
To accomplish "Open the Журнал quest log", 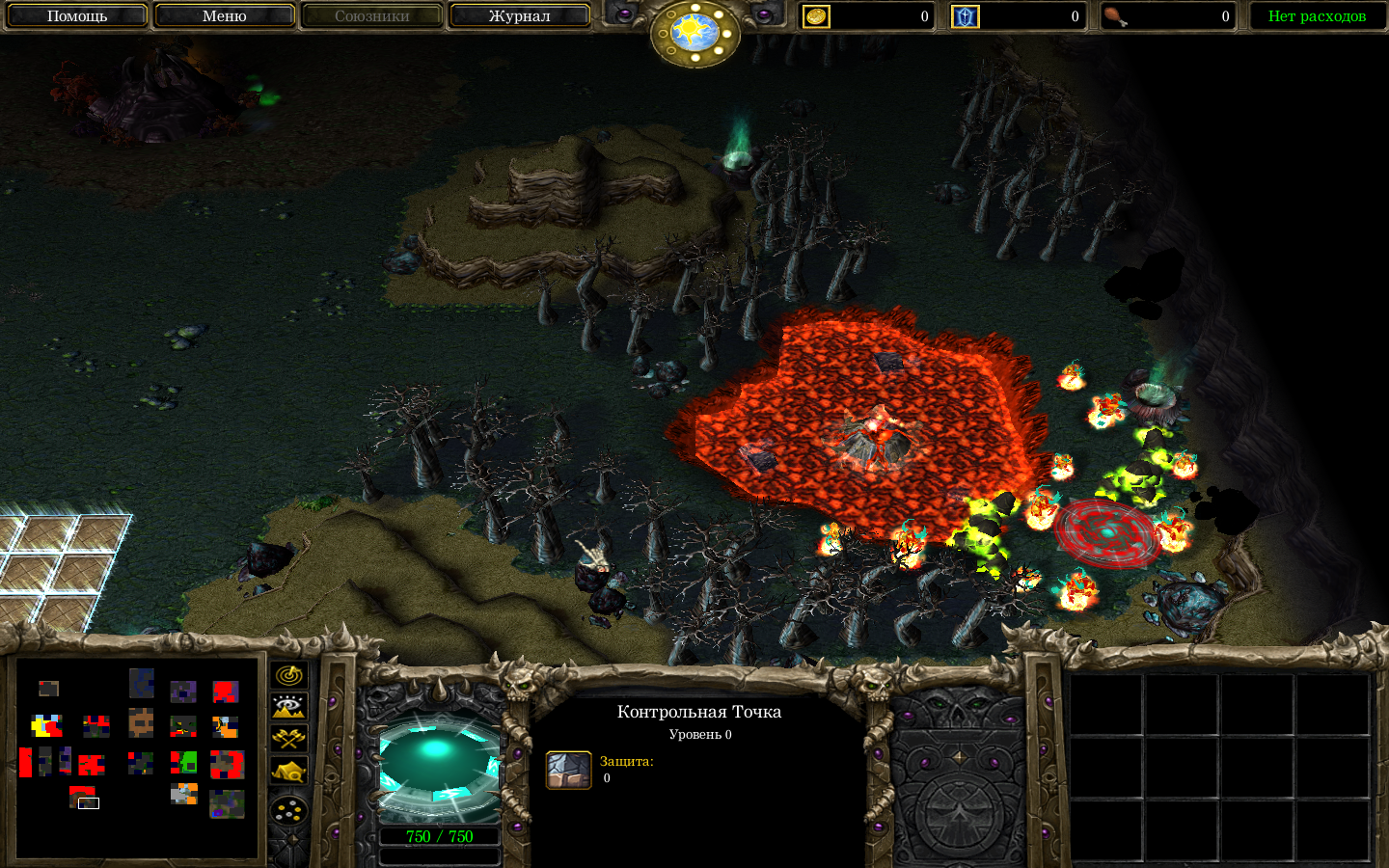I will pyautogui.click(x=519, y=16).
